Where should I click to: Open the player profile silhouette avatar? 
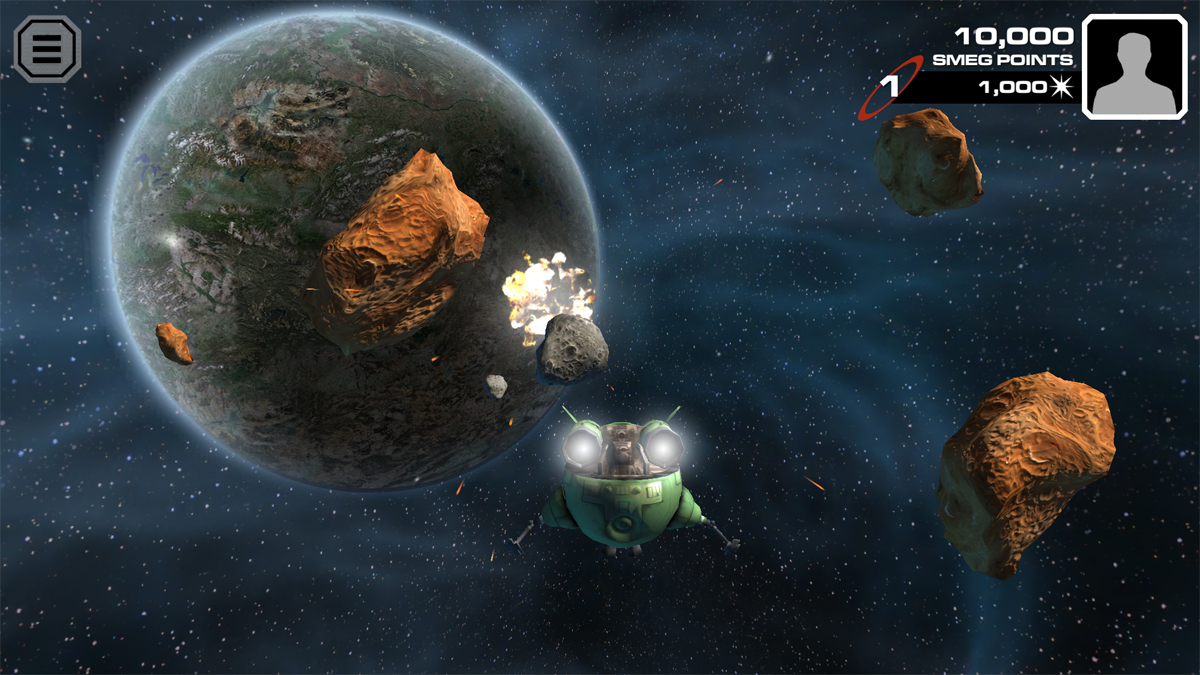coord(1134,68)
